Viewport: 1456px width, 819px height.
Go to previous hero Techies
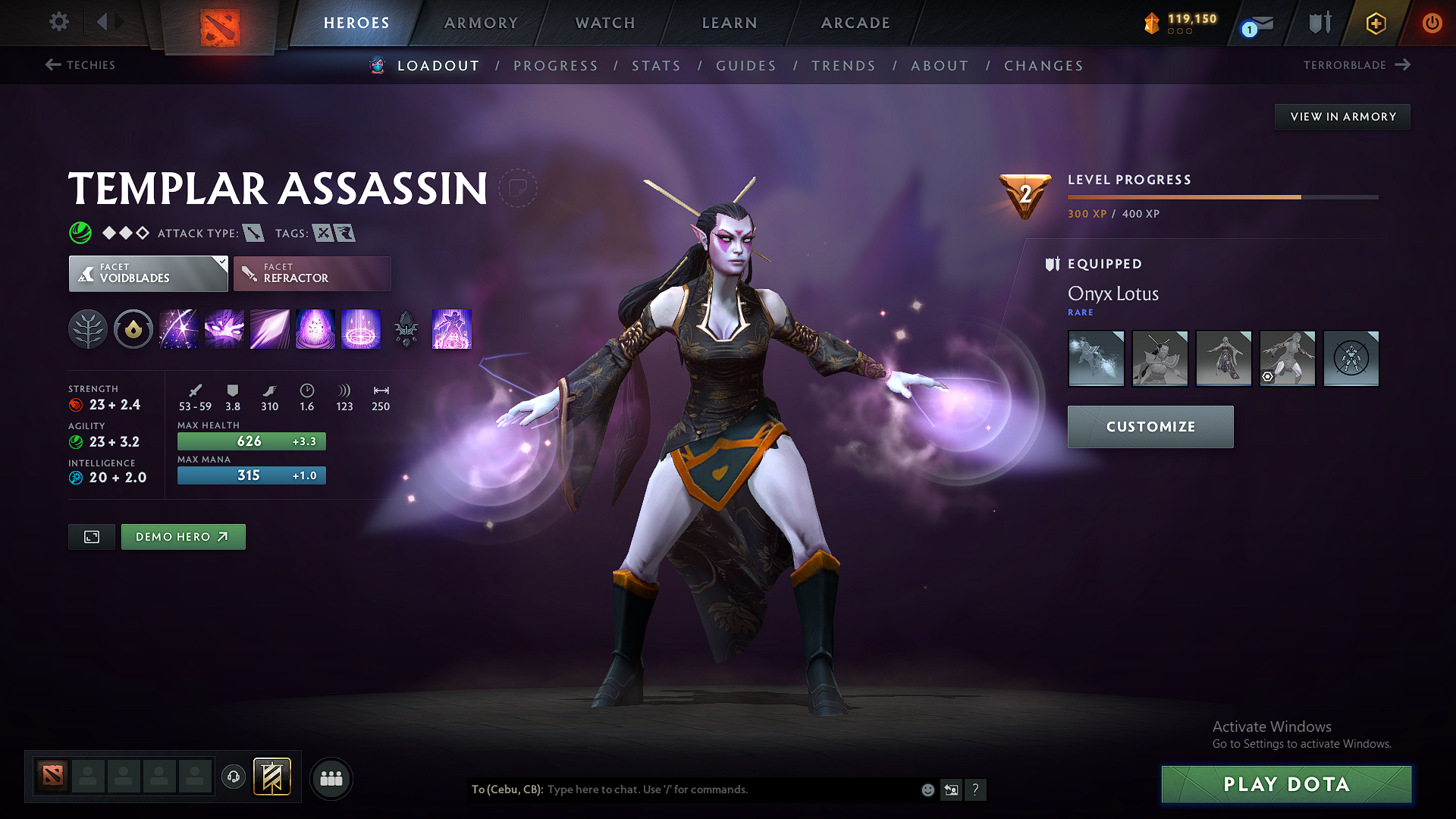click(80, 65)
